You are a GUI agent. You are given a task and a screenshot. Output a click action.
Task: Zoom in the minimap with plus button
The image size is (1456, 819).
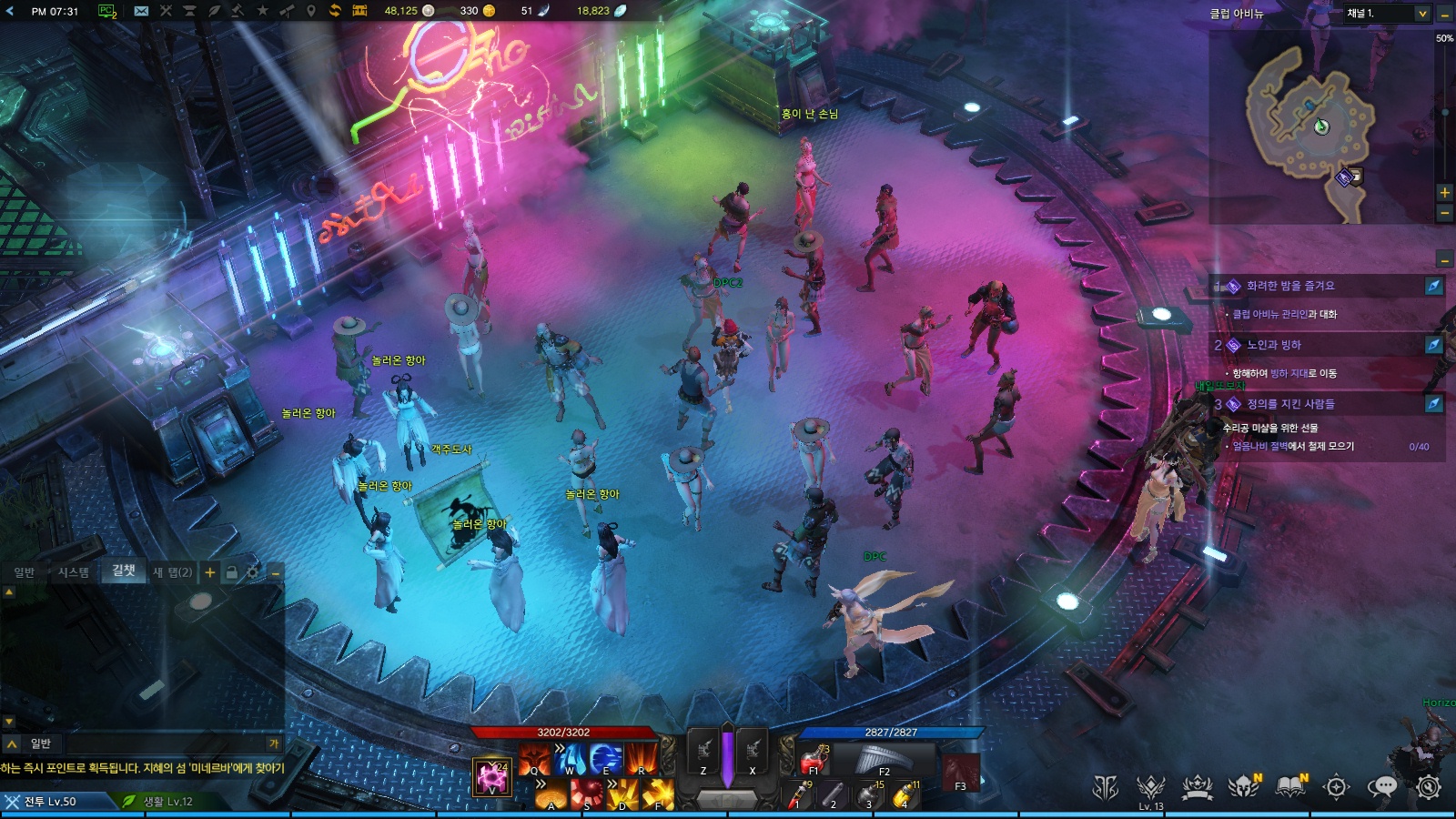point(1444,193)
